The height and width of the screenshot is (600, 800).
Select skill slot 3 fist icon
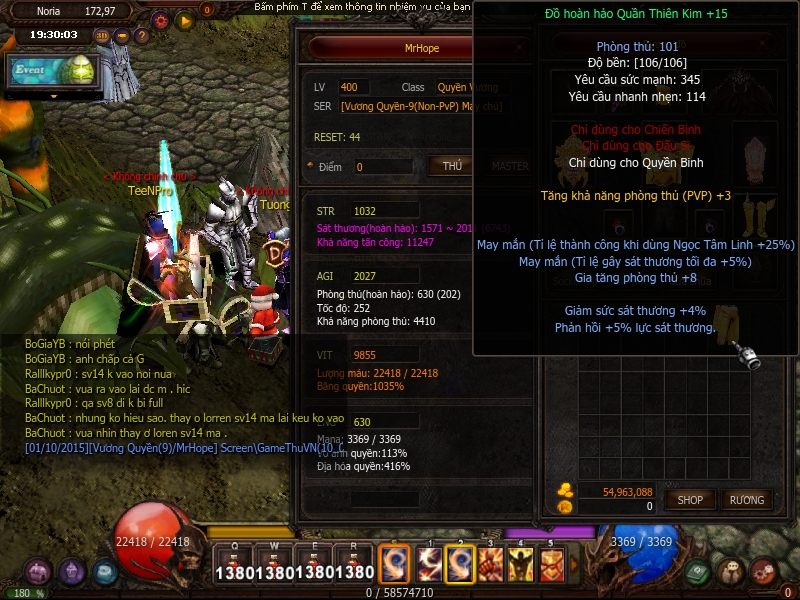[x=490, y=565]
